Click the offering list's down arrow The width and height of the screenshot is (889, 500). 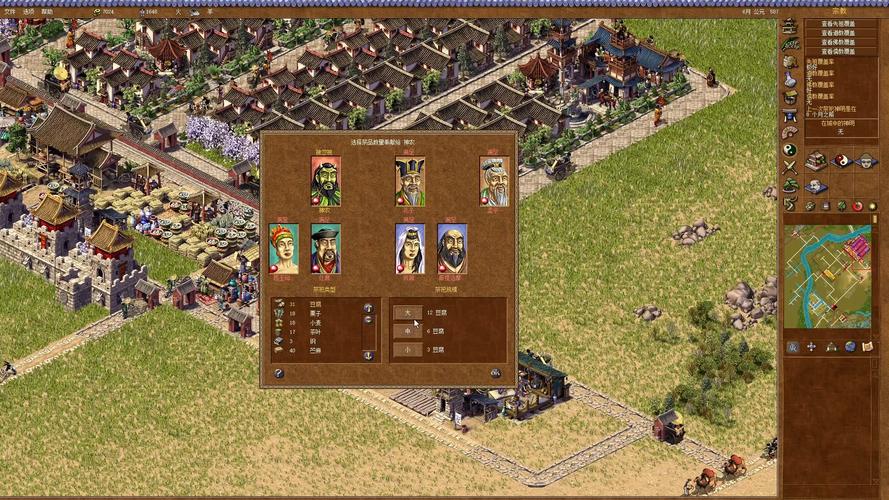coord(368,355)
